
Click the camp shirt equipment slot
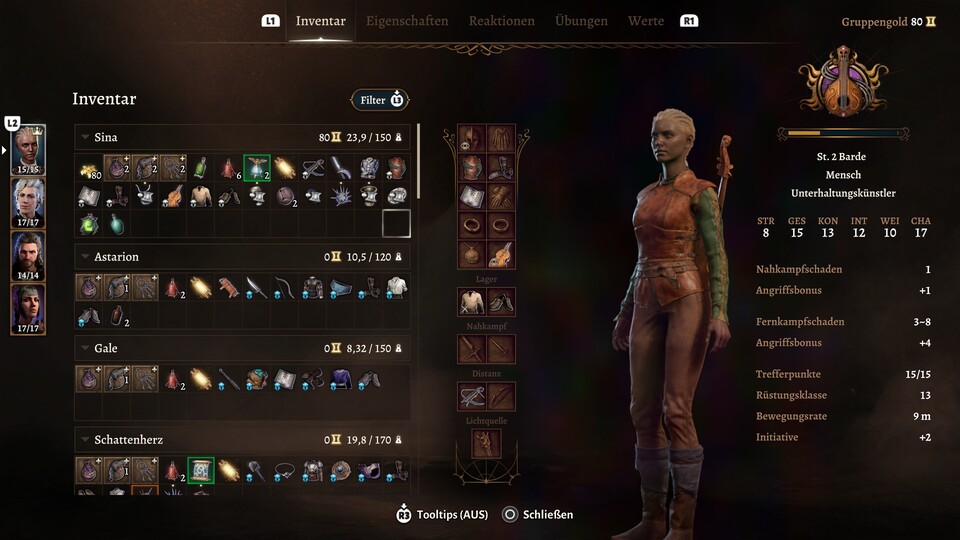pos(472,302)
